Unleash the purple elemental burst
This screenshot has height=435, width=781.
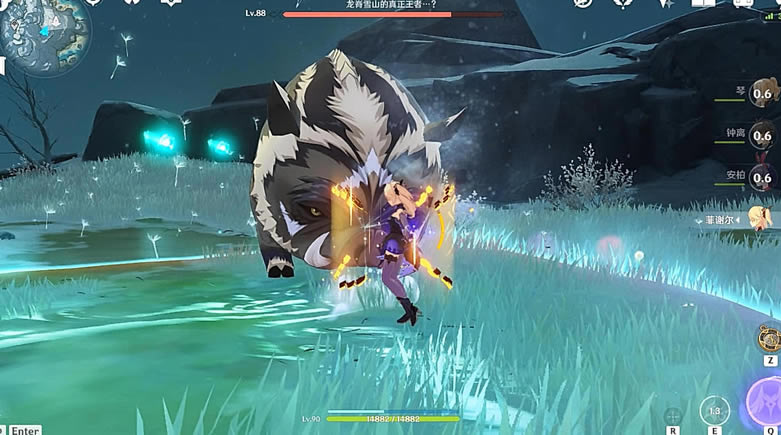[x=766, y=406]
